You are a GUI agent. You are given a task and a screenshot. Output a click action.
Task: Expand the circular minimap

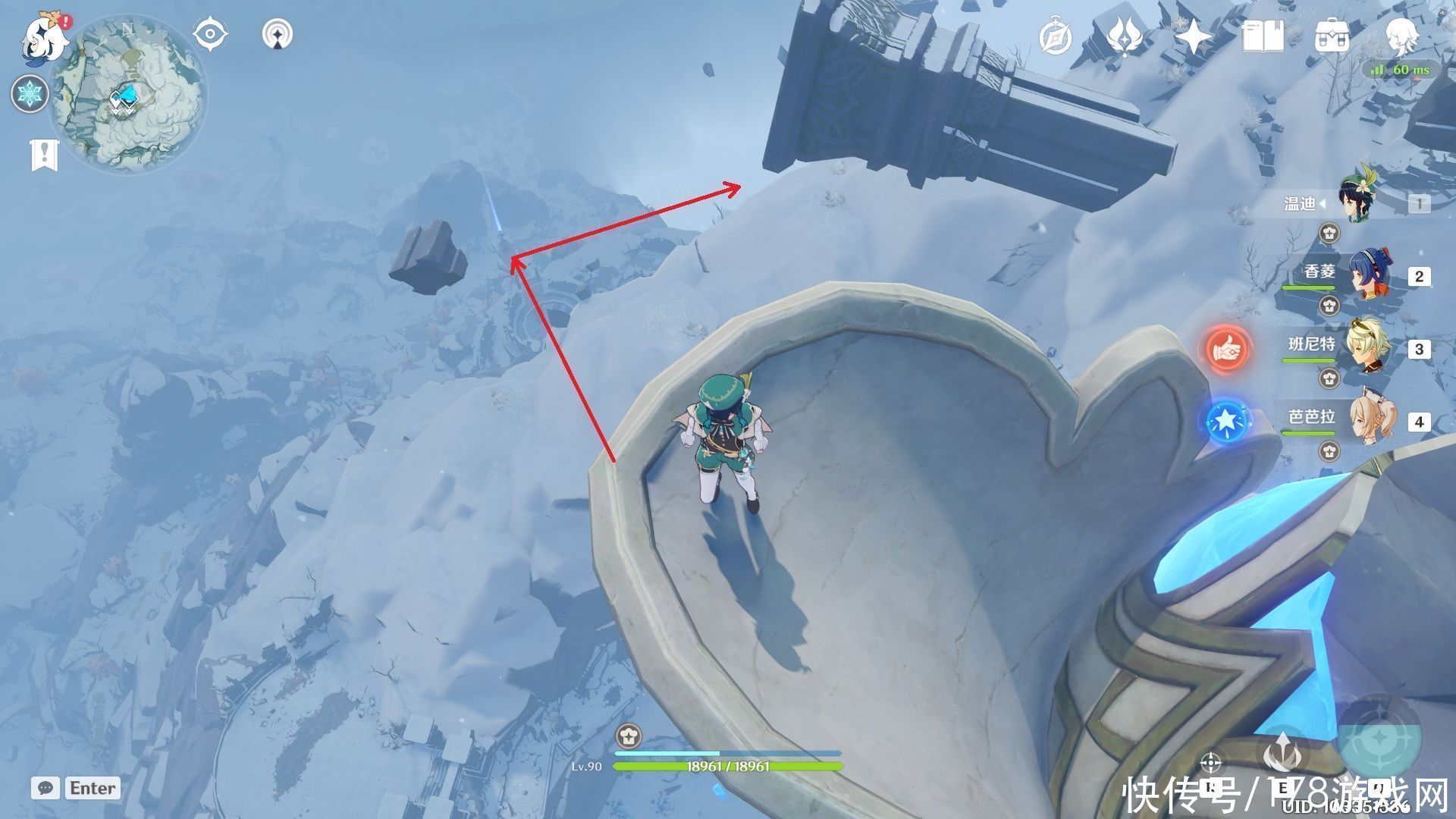(x=127, y=95)
